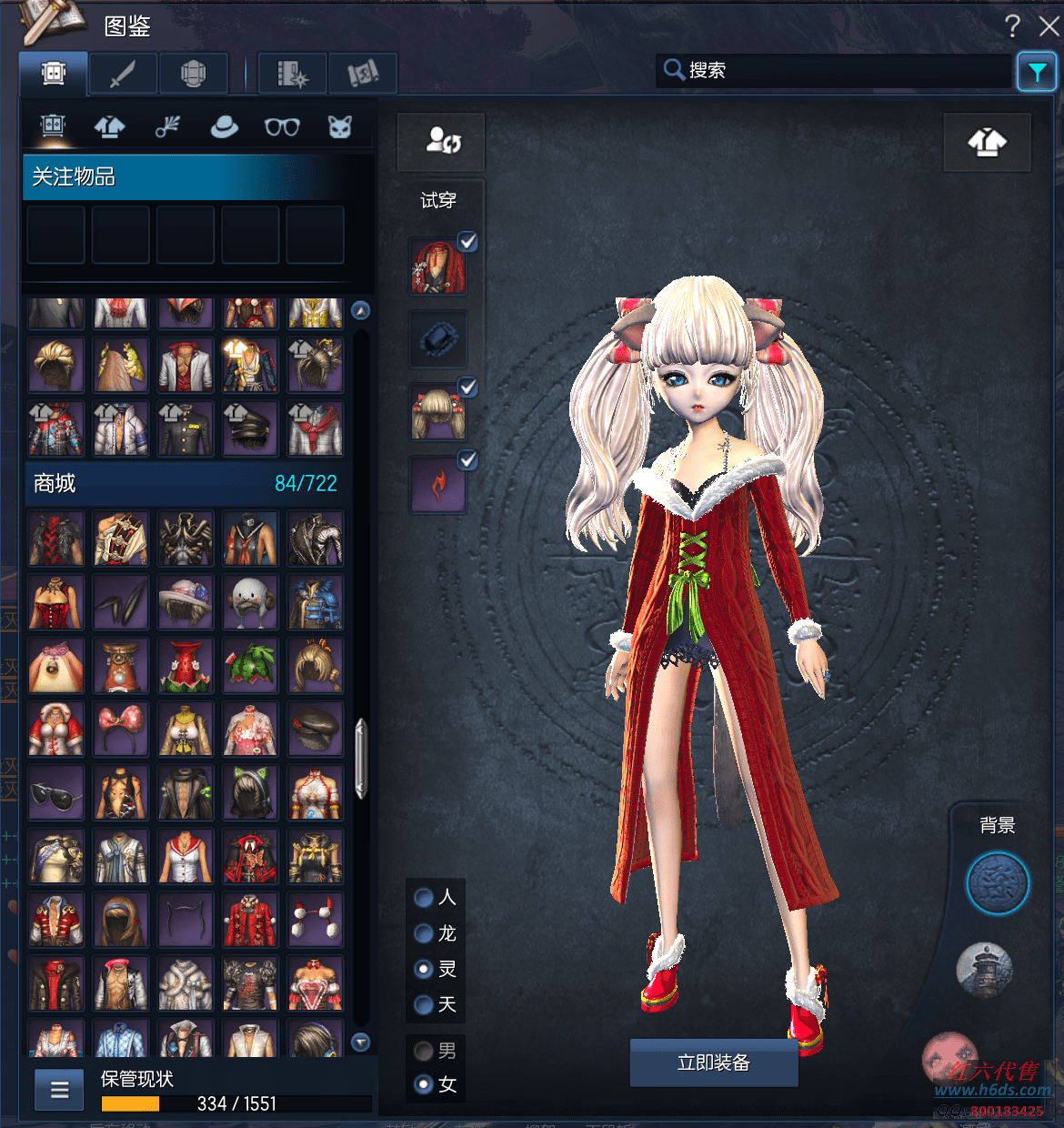Select the pagoda background thumbnail
The height and width of the screenshot is (1128, 1064).
coord(984,968)
